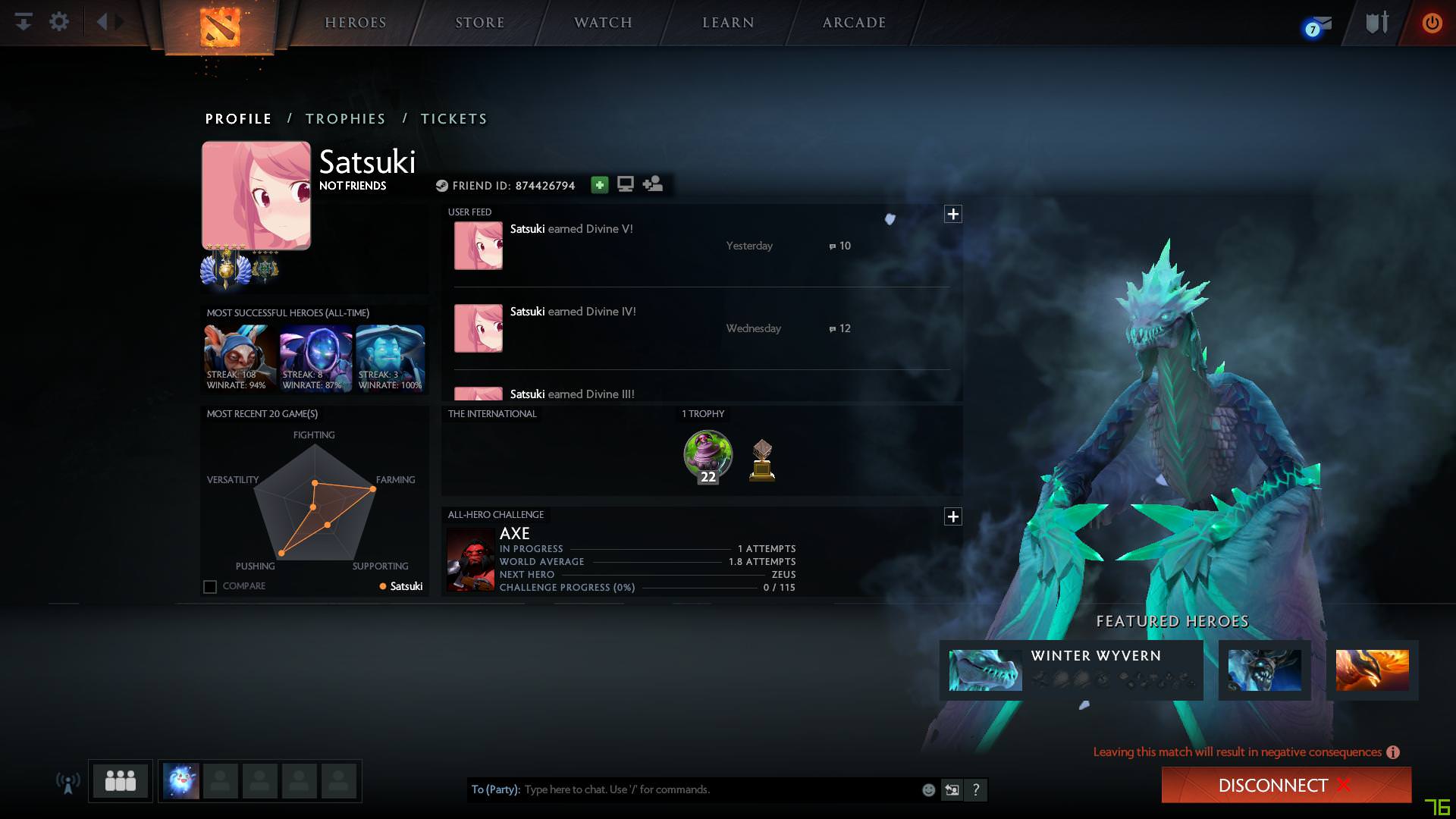This screenshot has width=1456, height=819.
Task: Toggle the Compare checkbox under the radar chart
Action: (x=209, y=585)
